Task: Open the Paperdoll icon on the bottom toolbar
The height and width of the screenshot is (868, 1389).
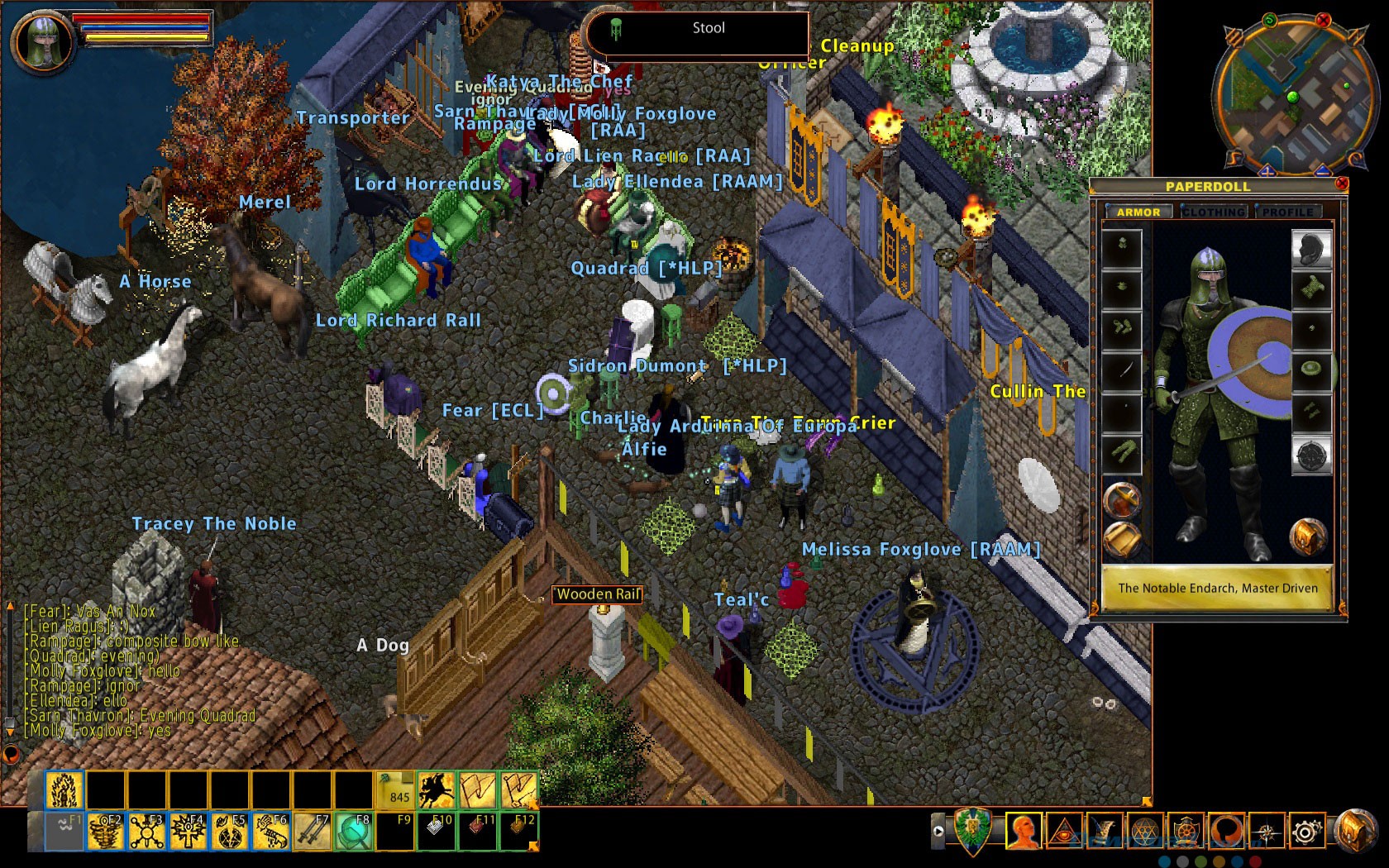Action: pos(1023,830)
